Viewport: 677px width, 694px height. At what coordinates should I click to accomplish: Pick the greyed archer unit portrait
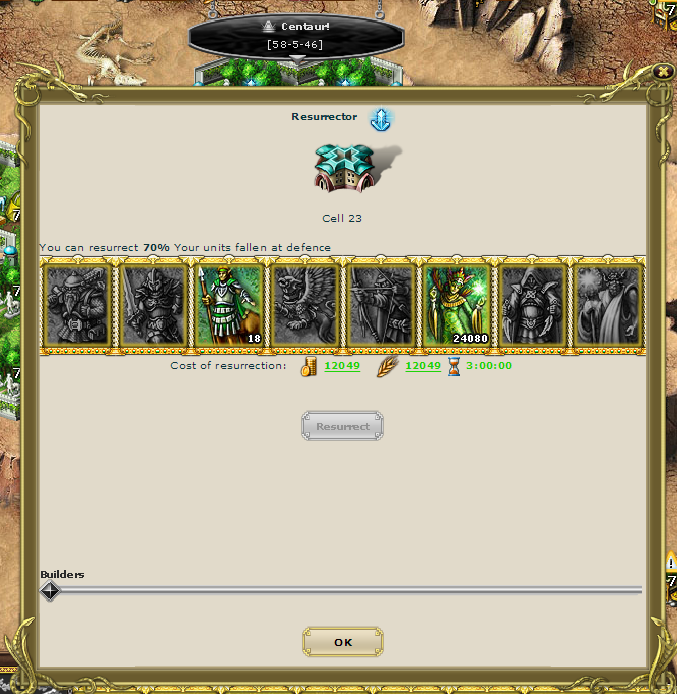(x=380, y=305)
